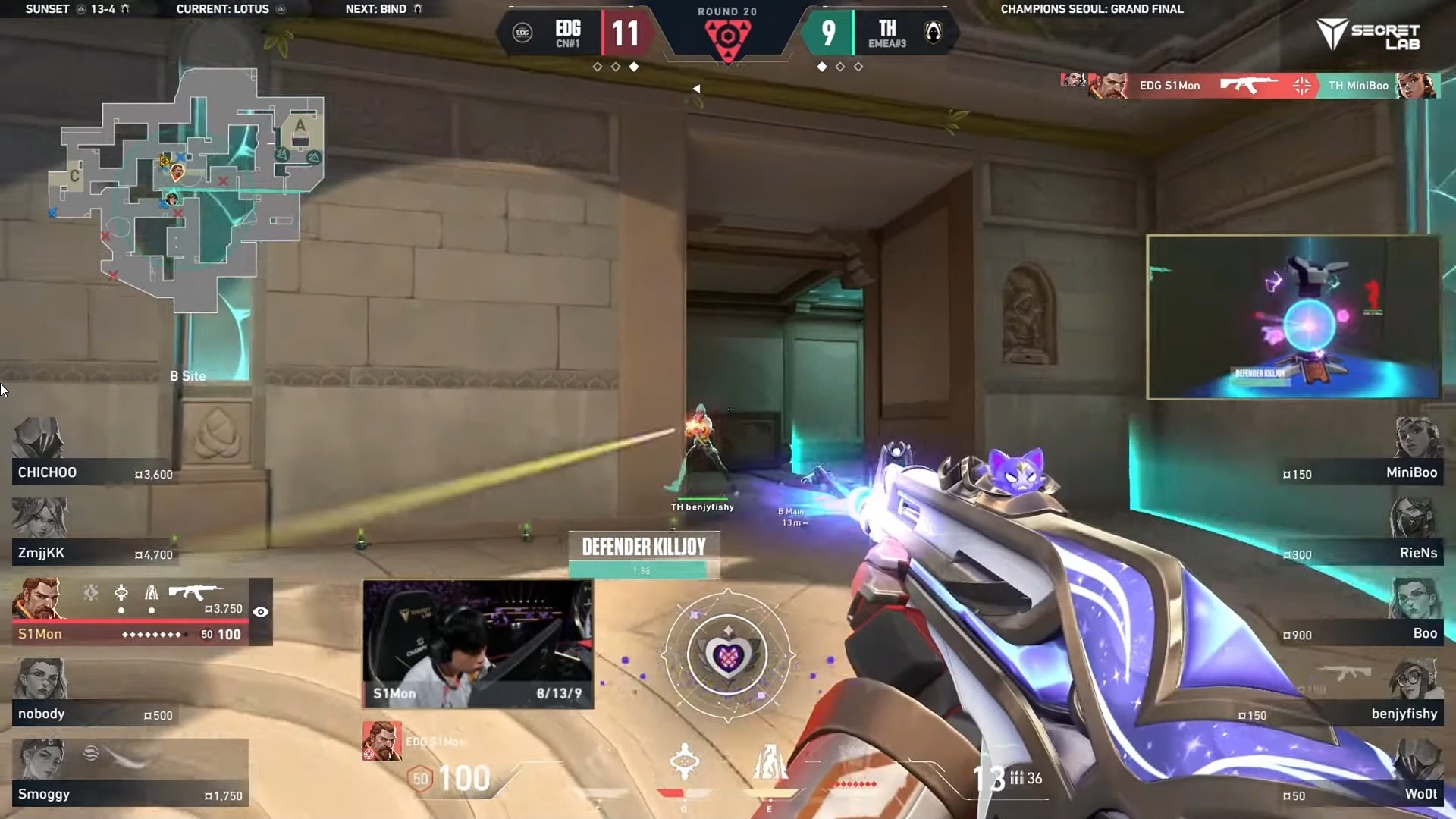1456x819 pixels.
Task: Click the S1Mon killfeed entry
Action: click(x=1249, y=86)
